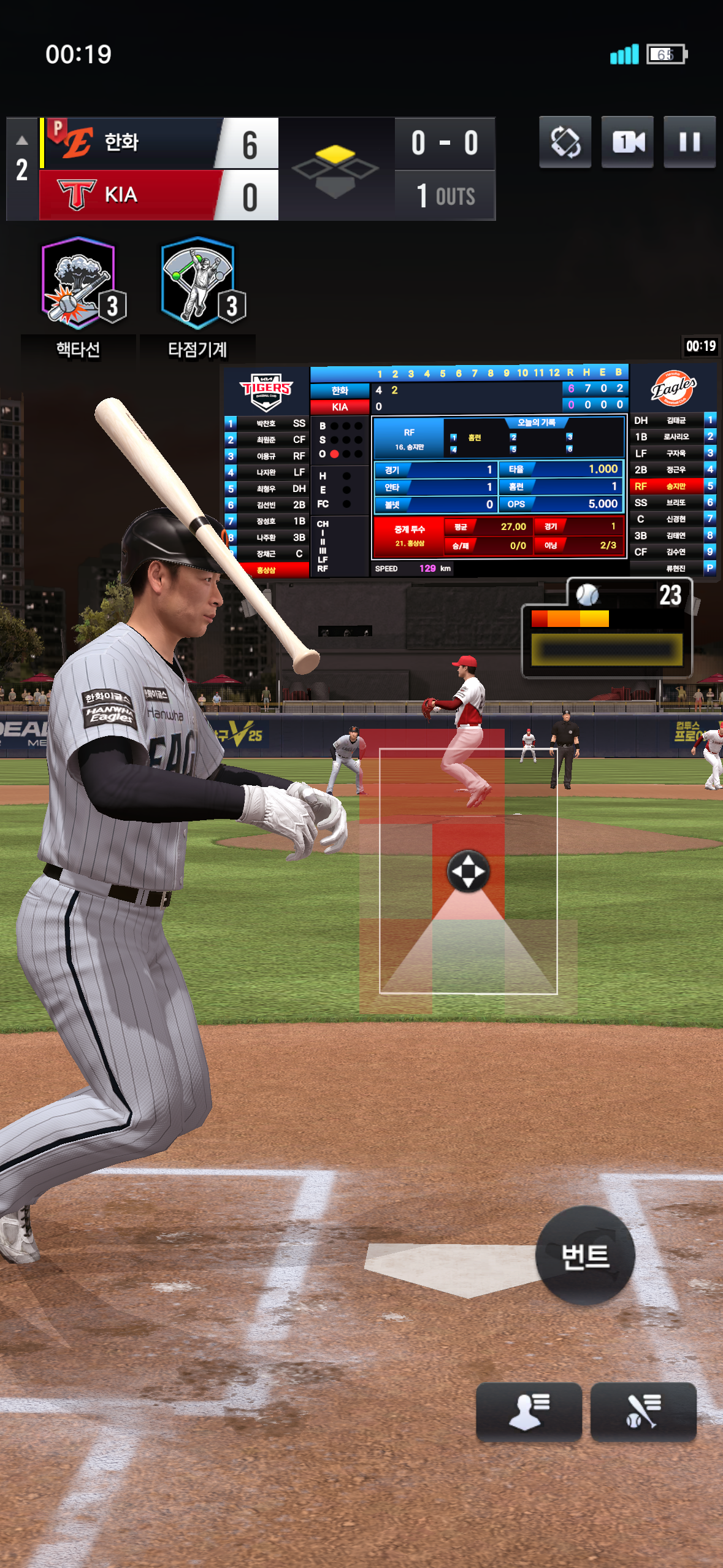
Task: Choose the 번트 bunt button
Action: click(x=584, y=1256)
